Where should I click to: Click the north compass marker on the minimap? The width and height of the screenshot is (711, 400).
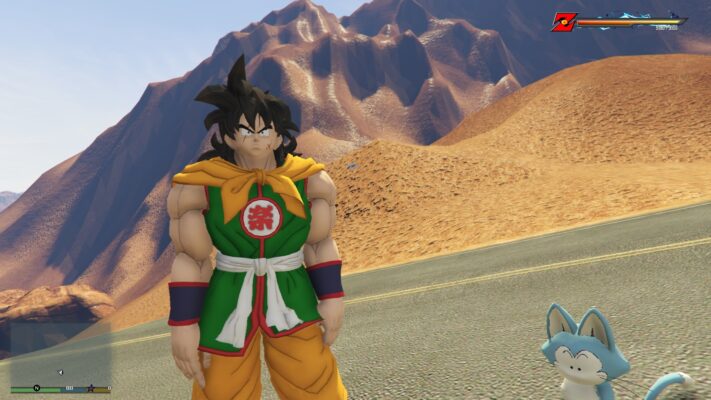[x=36, y=388]
